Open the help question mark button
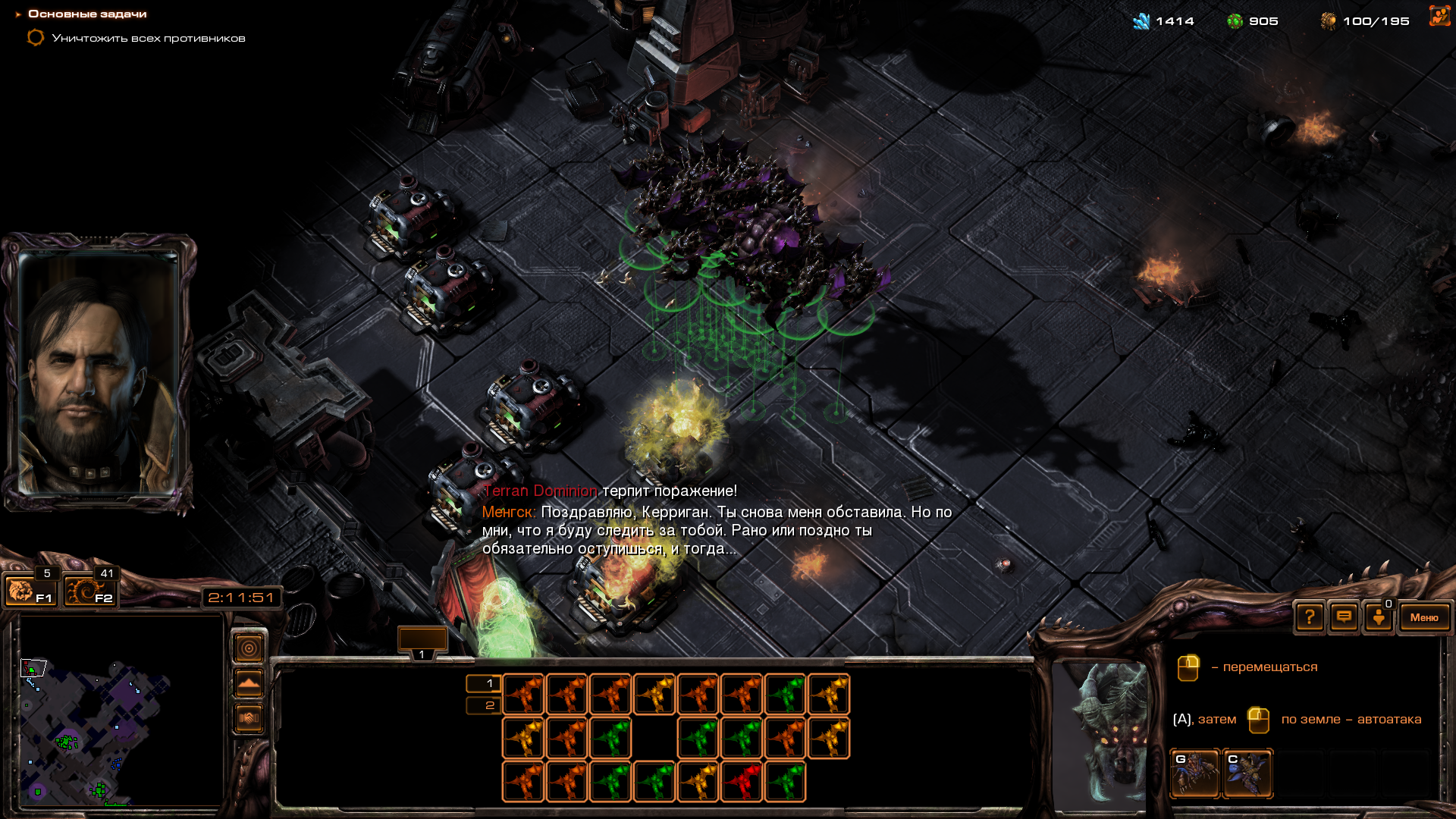Image resolution: width=1456 pixels, height=819 pixels. (1310, 617)
